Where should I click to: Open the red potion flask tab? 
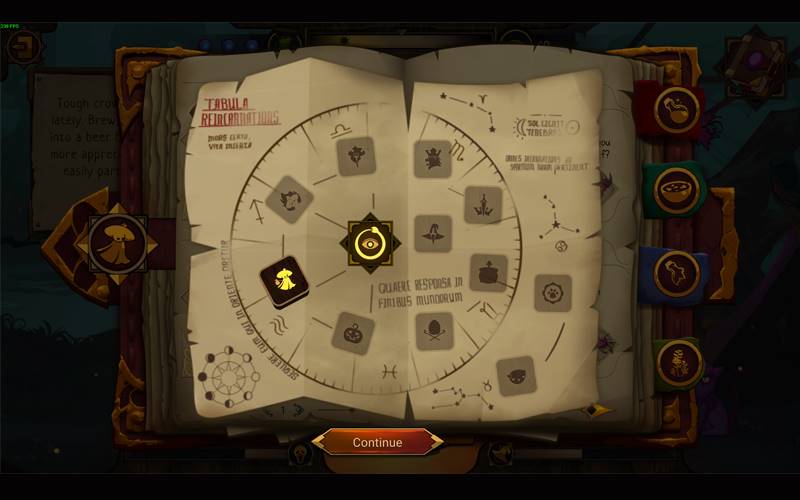676,109
